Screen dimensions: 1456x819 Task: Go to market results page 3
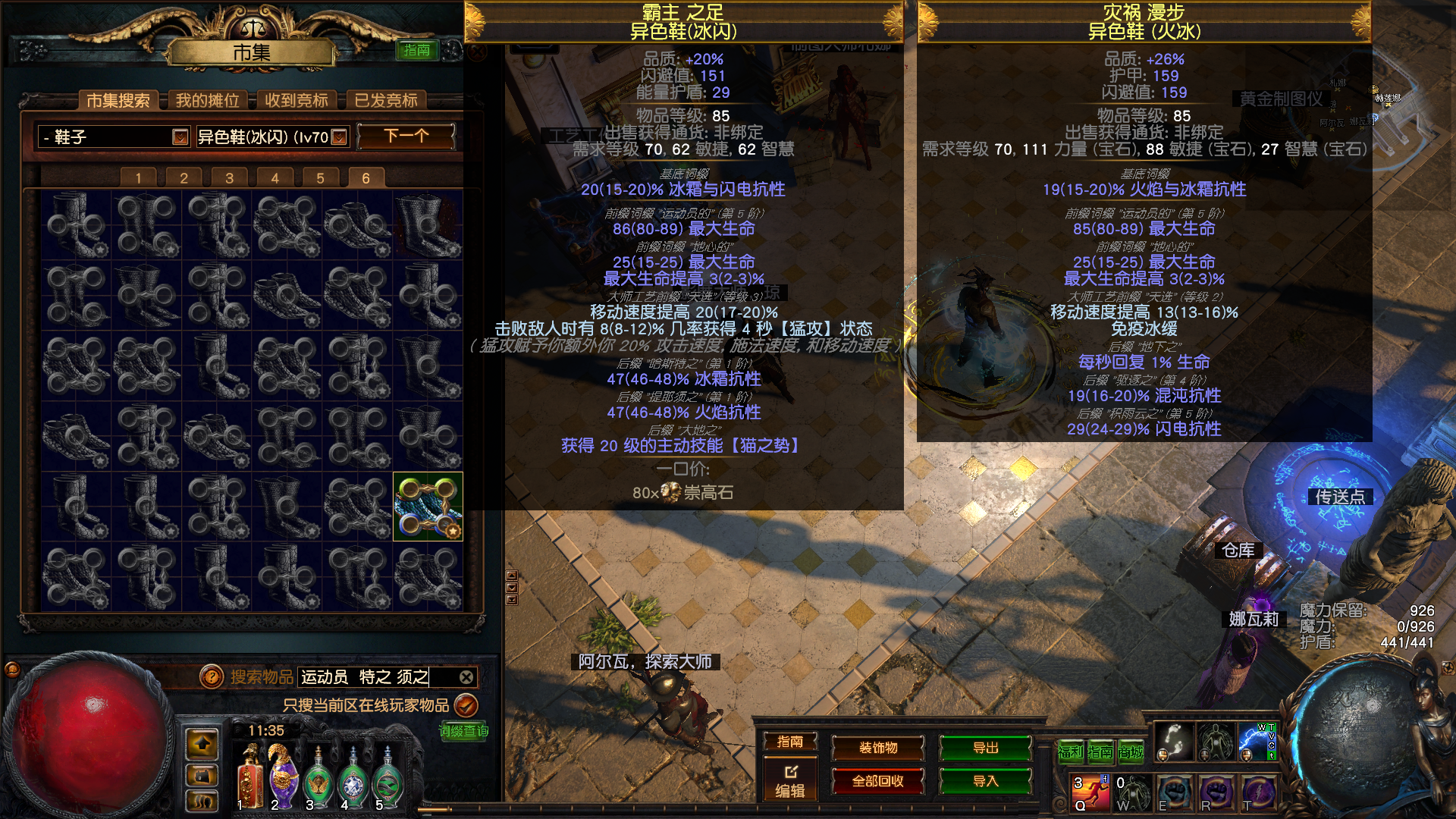click(x=229, y=178)
